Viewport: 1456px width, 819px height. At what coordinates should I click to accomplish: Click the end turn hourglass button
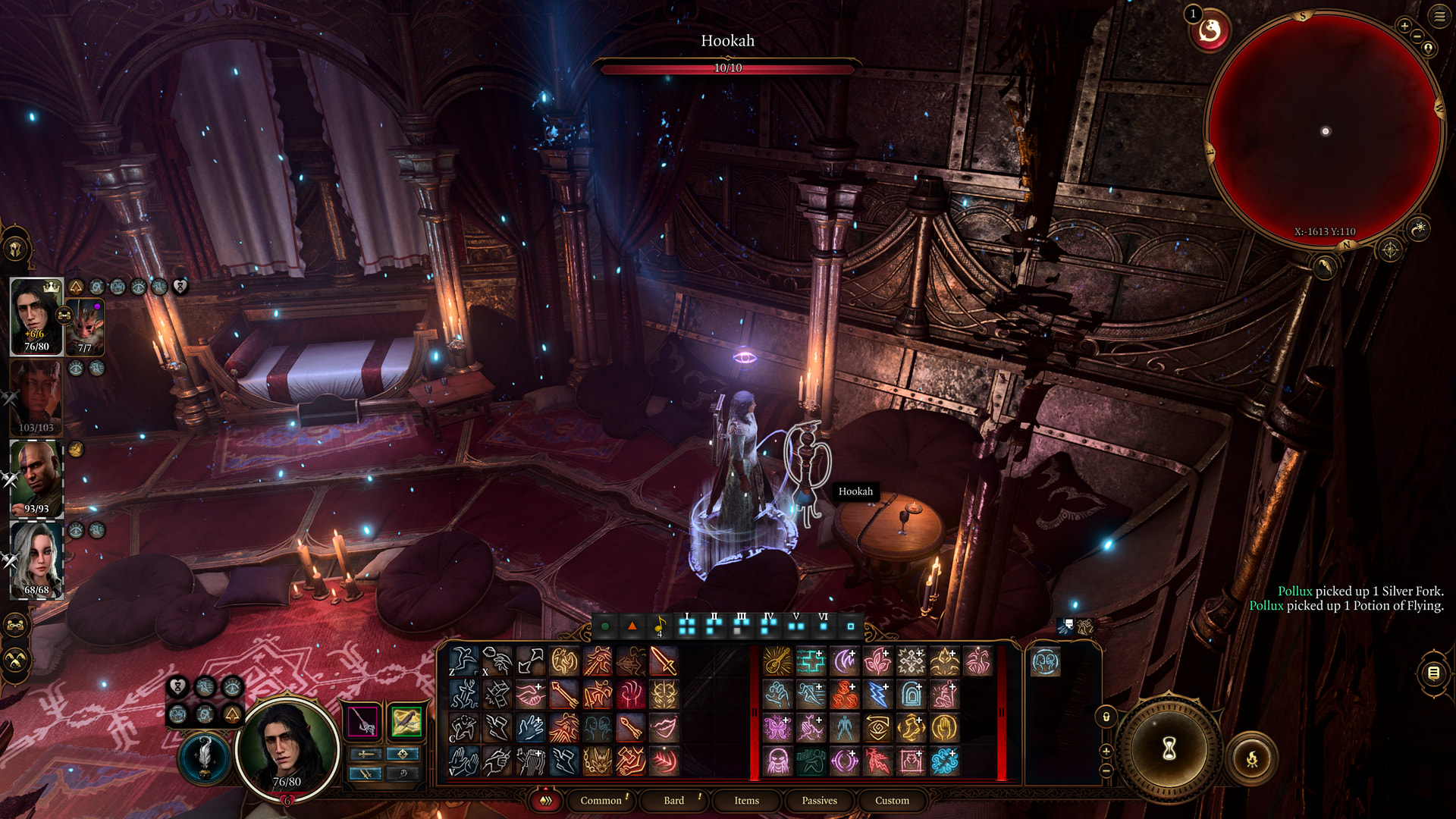(x=1169, y=749)
